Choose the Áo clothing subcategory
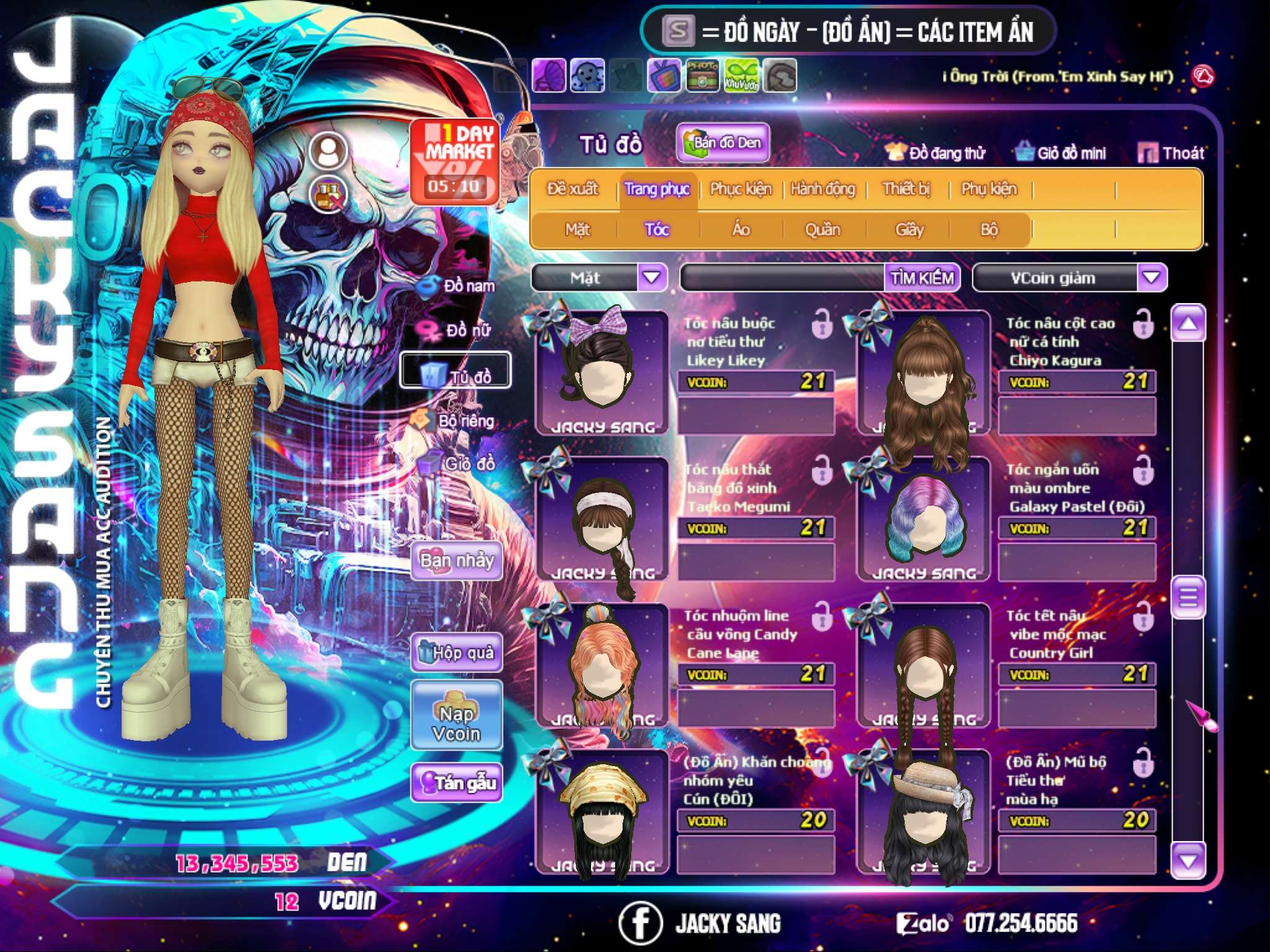The width and height of the screenshot is (1270, 952). coord(740,230)
